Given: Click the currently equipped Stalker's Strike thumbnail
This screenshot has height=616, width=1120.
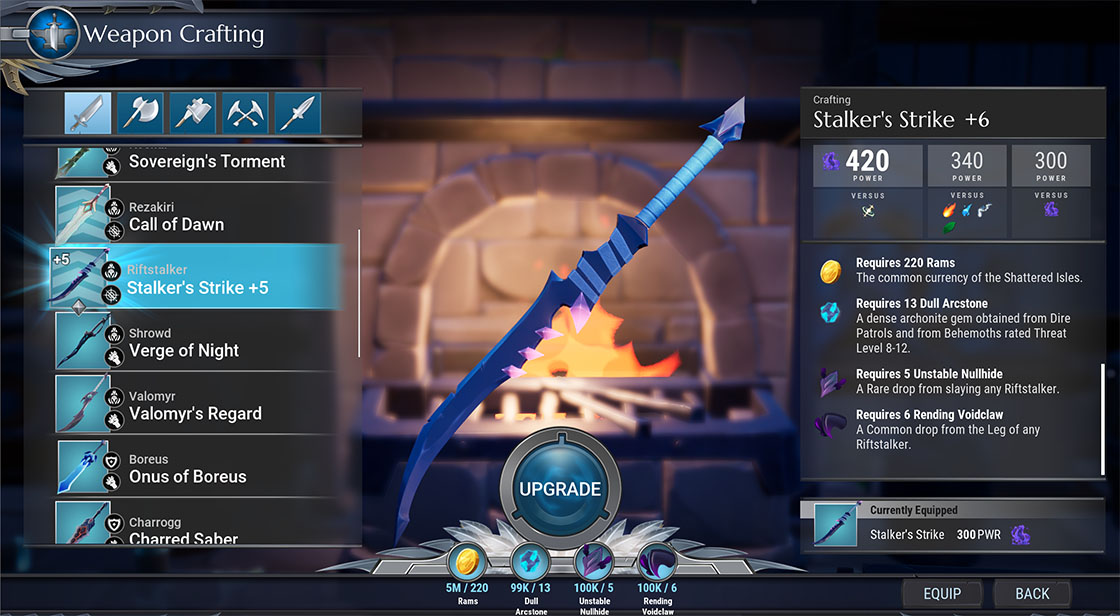Looking at the screenshot, I should [x=836, y=525].
